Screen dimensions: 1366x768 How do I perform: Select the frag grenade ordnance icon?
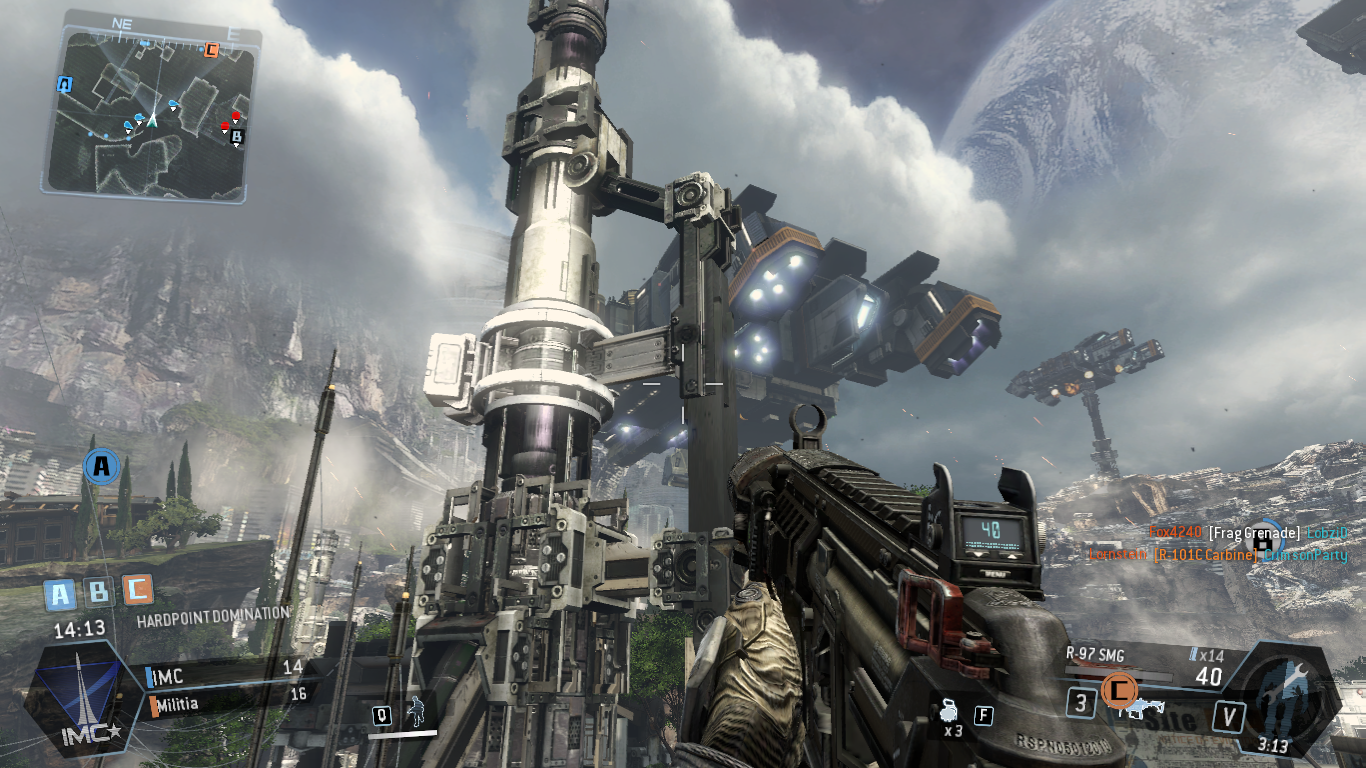947,714
